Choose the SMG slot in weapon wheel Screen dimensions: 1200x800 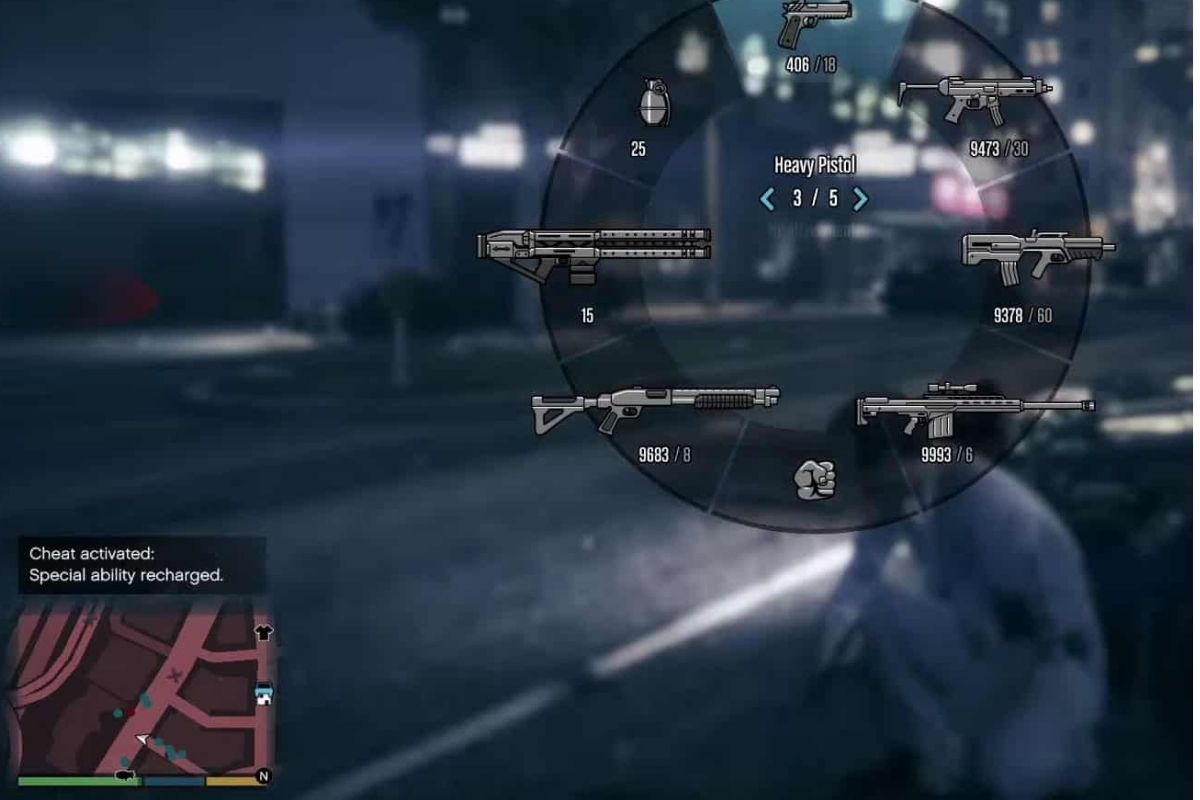pos(974,97)
